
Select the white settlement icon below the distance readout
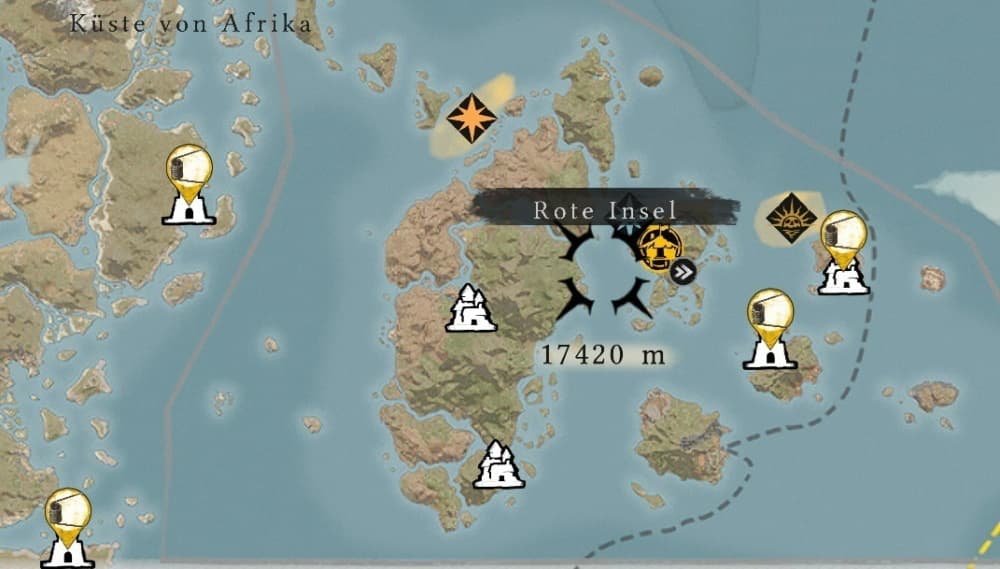tap(498, 464)
